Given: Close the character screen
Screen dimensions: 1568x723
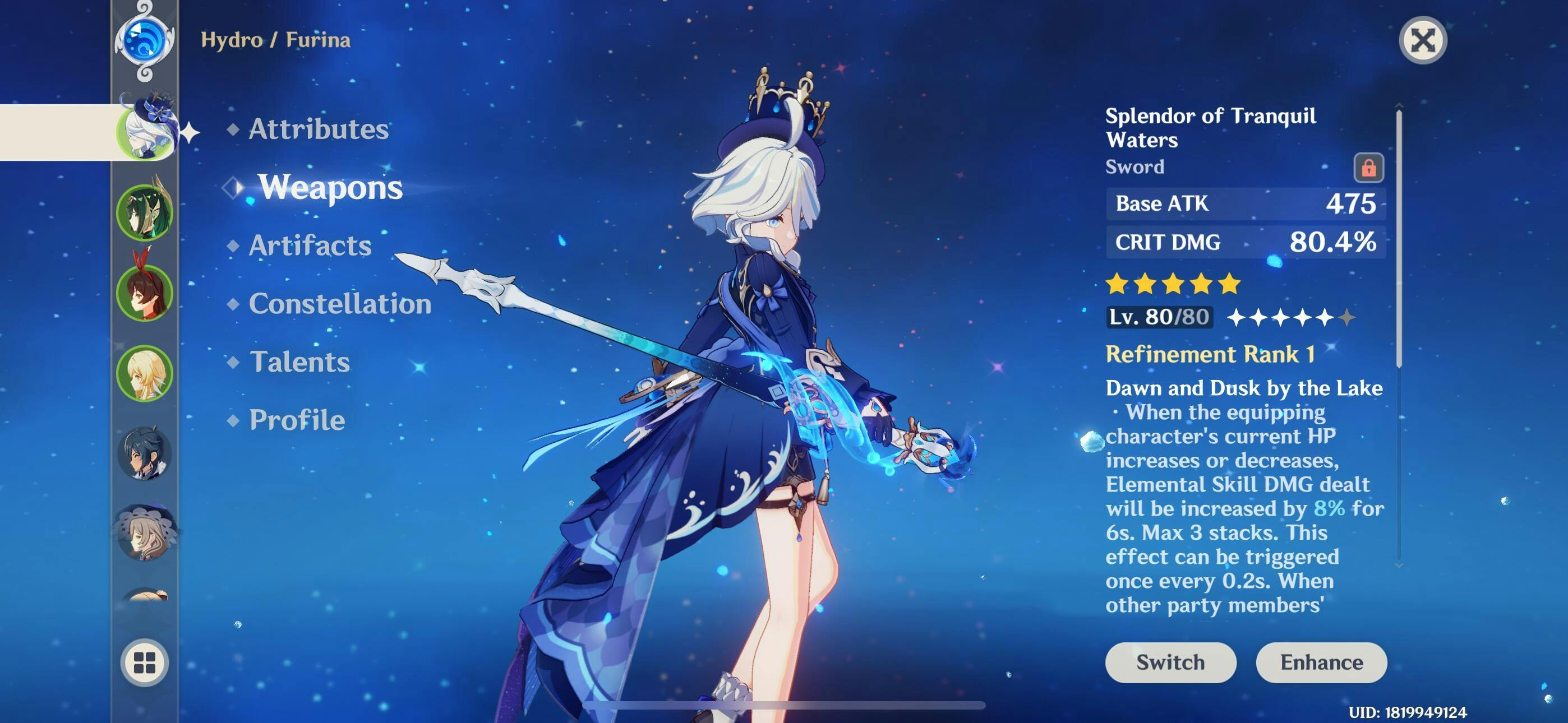Looking at the screenshot, I should 1423,41.
